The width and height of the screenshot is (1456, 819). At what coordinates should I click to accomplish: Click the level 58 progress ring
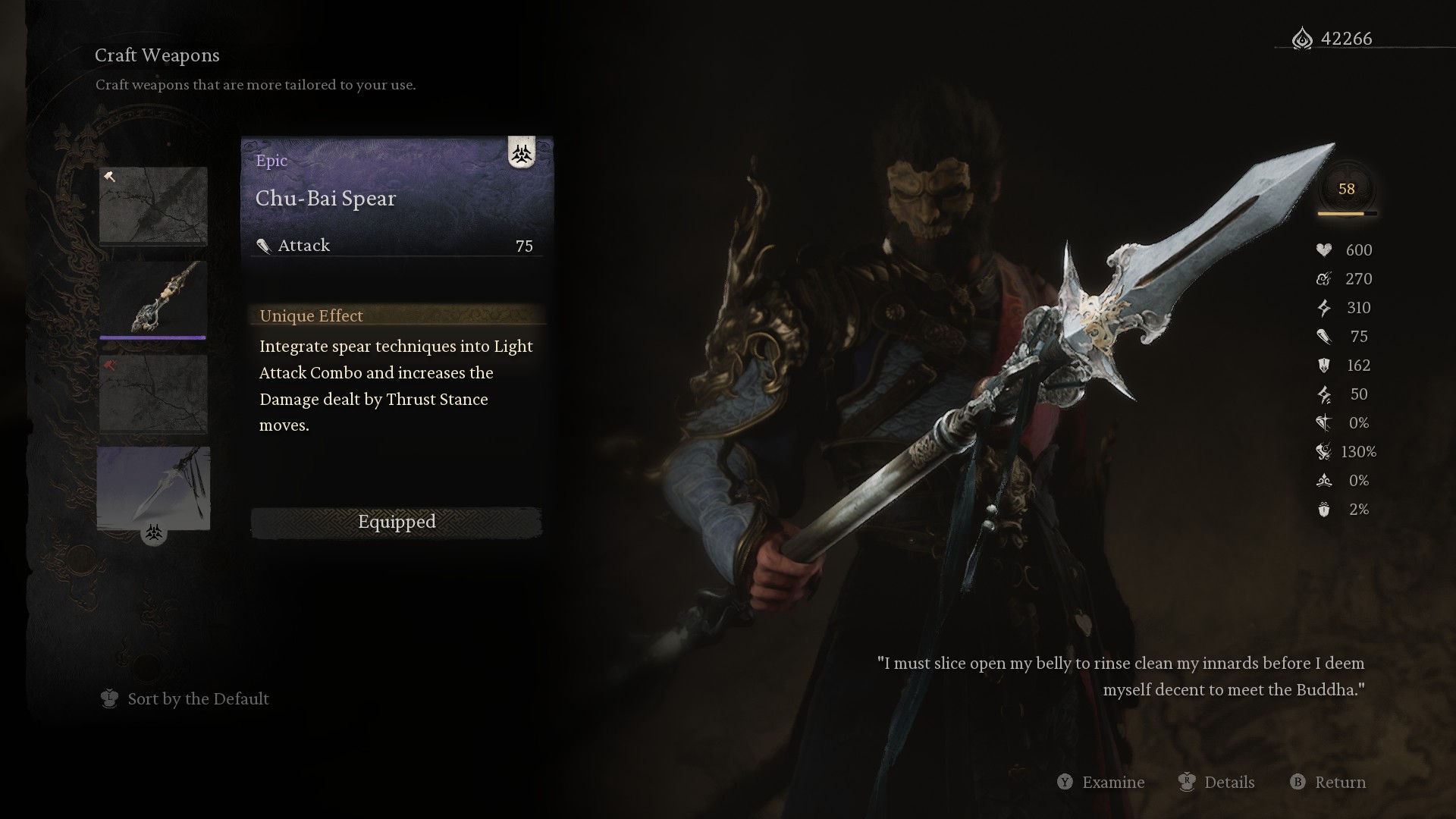(x=1348, y=190)
